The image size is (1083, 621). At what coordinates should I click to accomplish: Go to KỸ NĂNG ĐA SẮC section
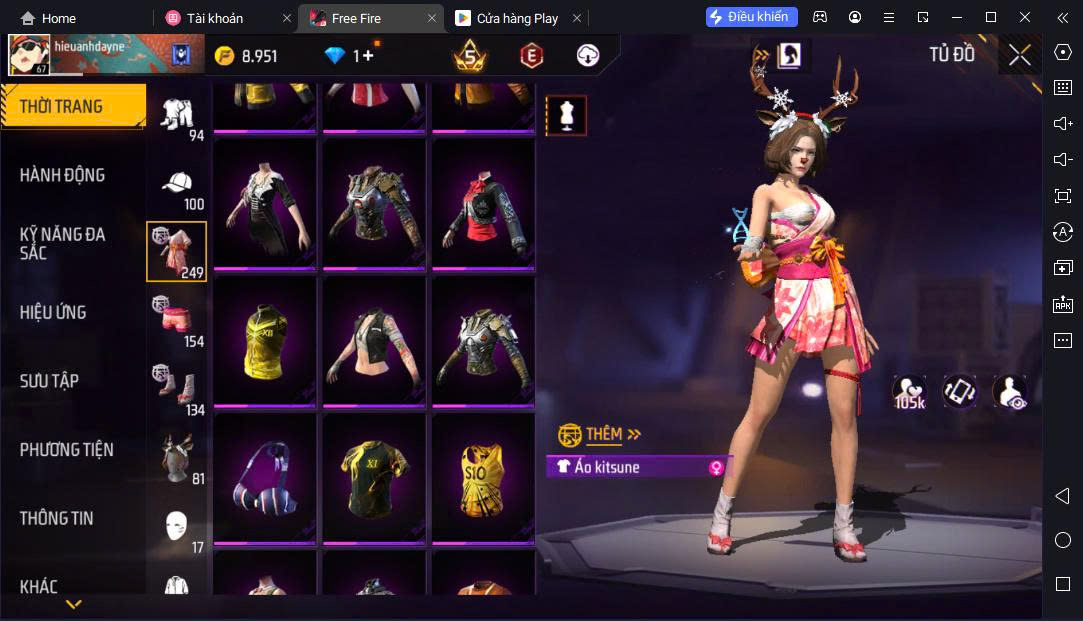(62, 243)
